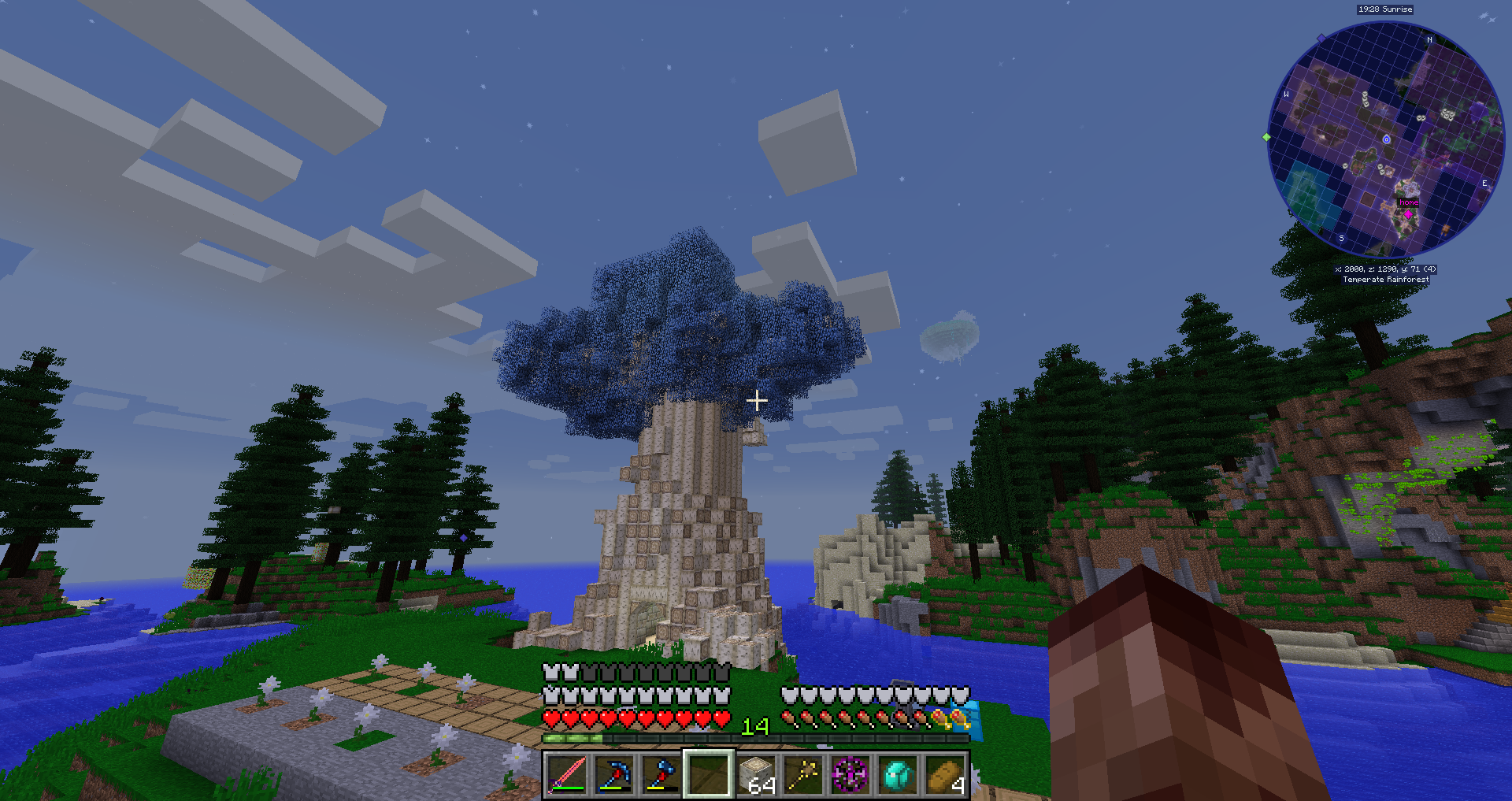Select the cyan diamond backpack slot
This screenshot has height=801, width=1512.
(x=898, y=775)
